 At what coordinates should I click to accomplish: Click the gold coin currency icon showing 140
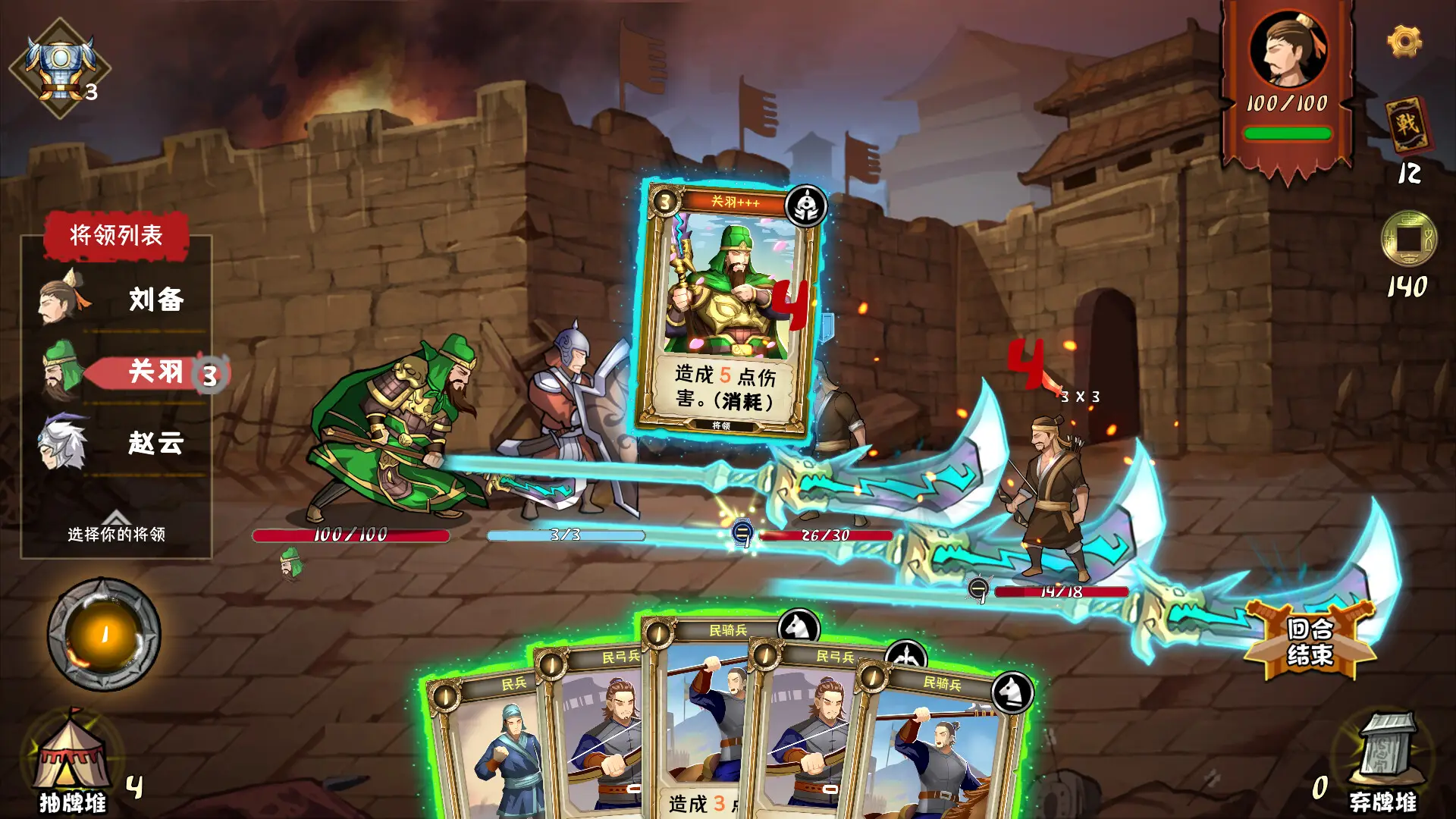(x=1409, y=239)
